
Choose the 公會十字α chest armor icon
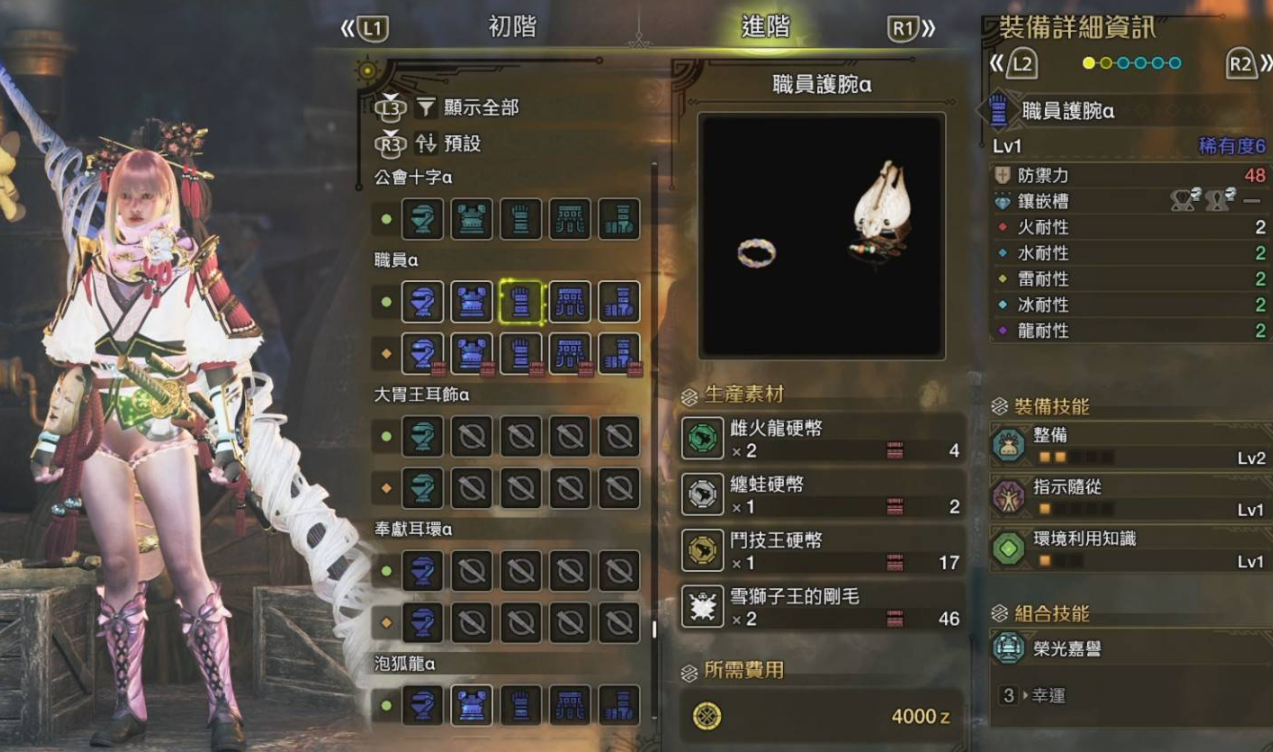click(x=471, y=219)
